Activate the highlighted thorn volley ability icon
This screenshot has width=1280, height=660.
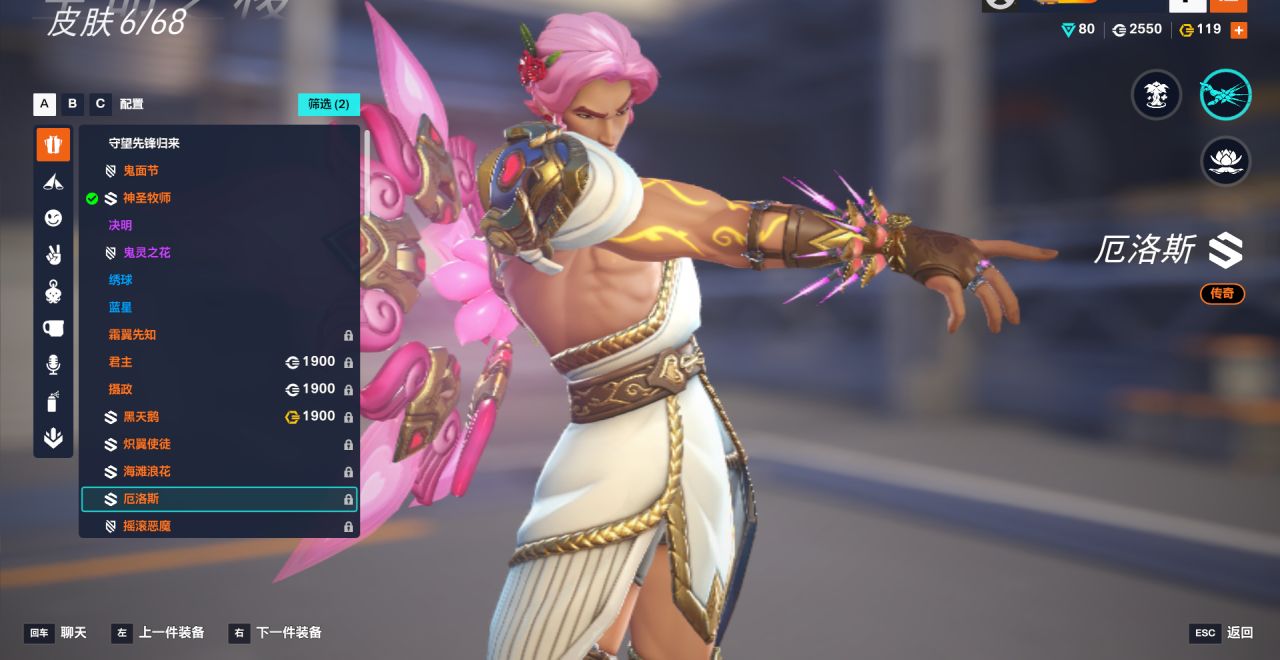pyautogui.click(x=1225, y=96)
